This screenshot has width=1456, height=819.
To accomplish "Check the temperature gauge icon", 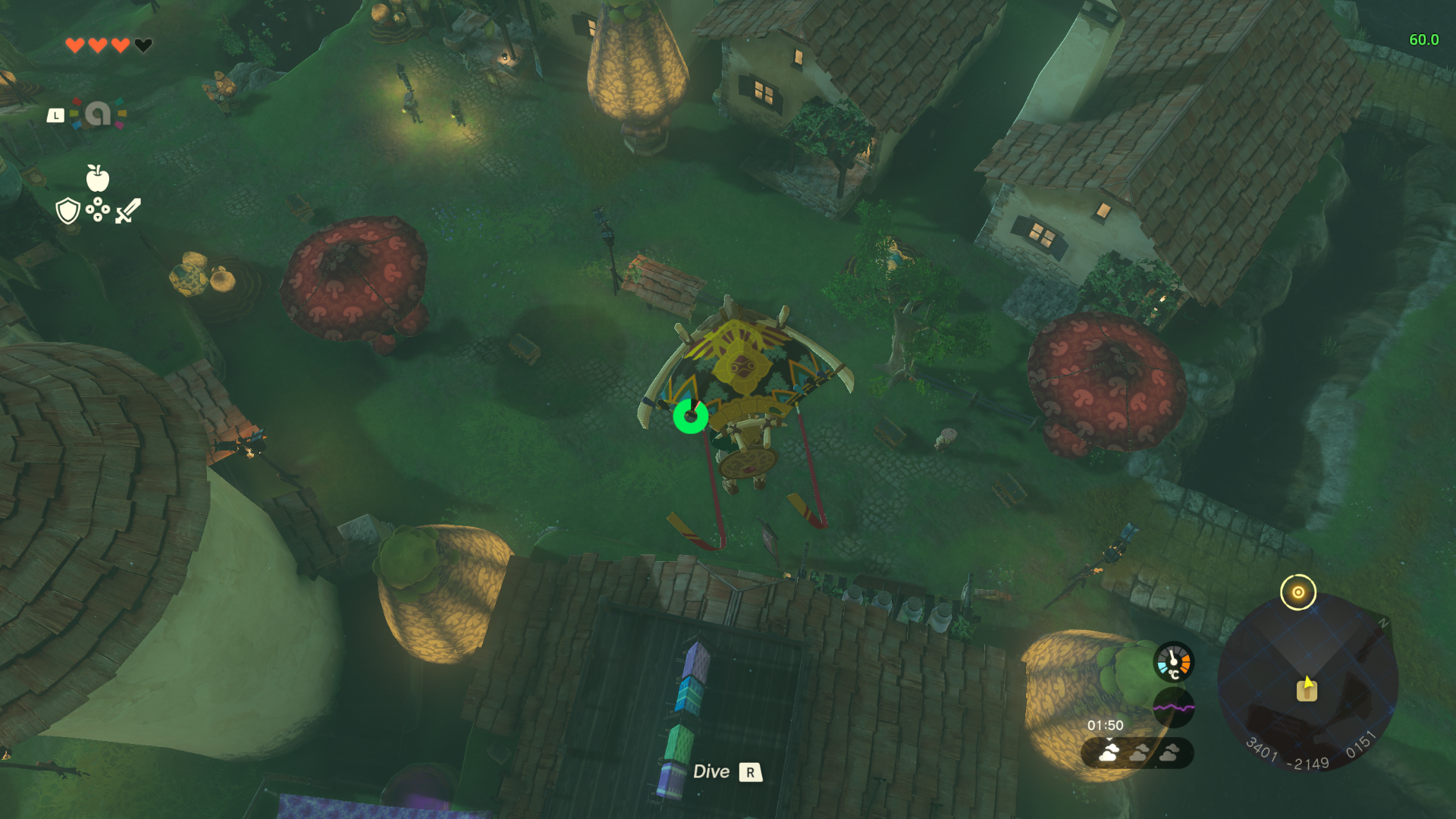I will coord(1173,661).
